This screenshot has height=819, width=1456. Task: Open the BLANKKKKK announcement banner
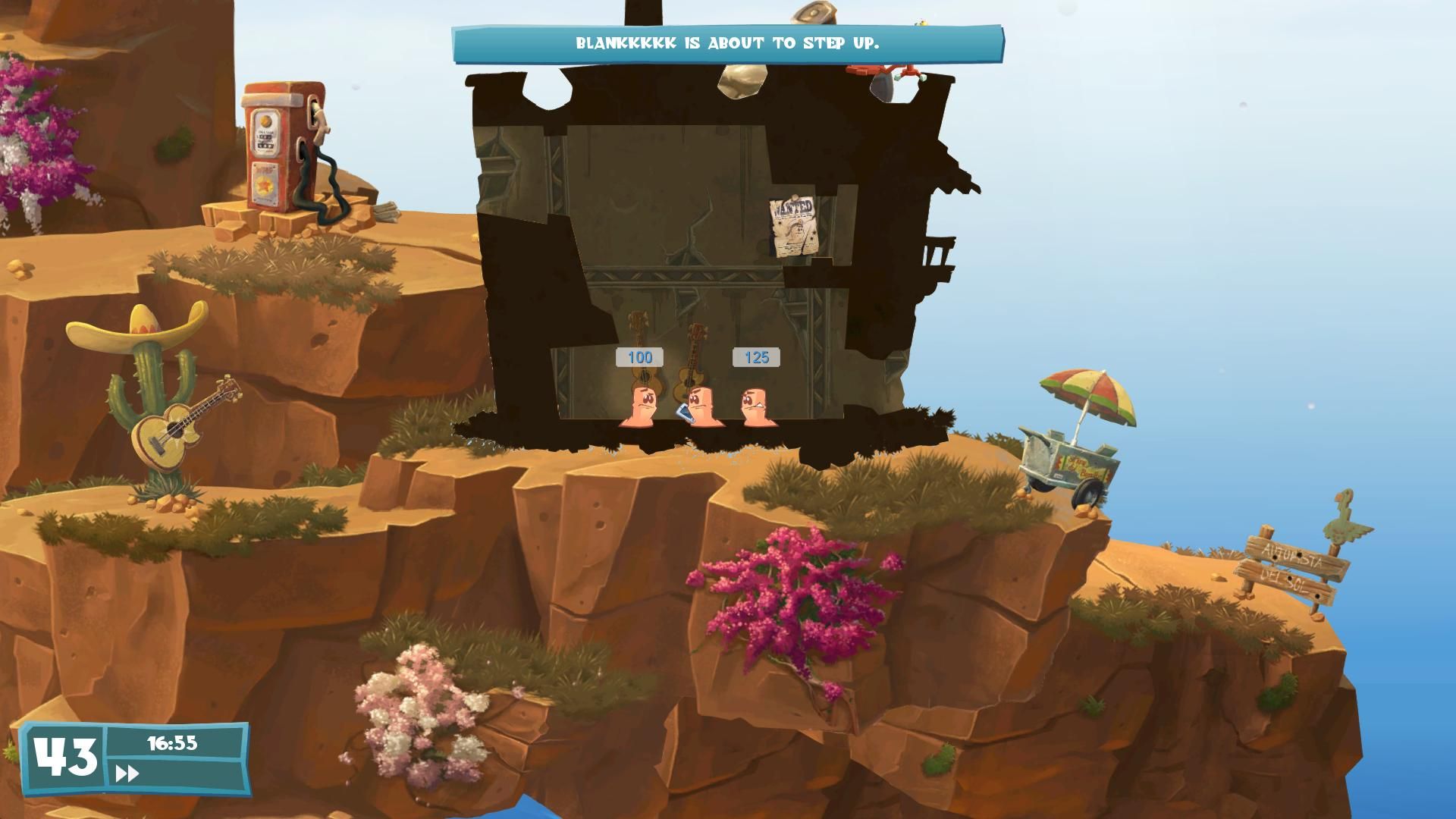pyautogui.click(x=728, y=44)
